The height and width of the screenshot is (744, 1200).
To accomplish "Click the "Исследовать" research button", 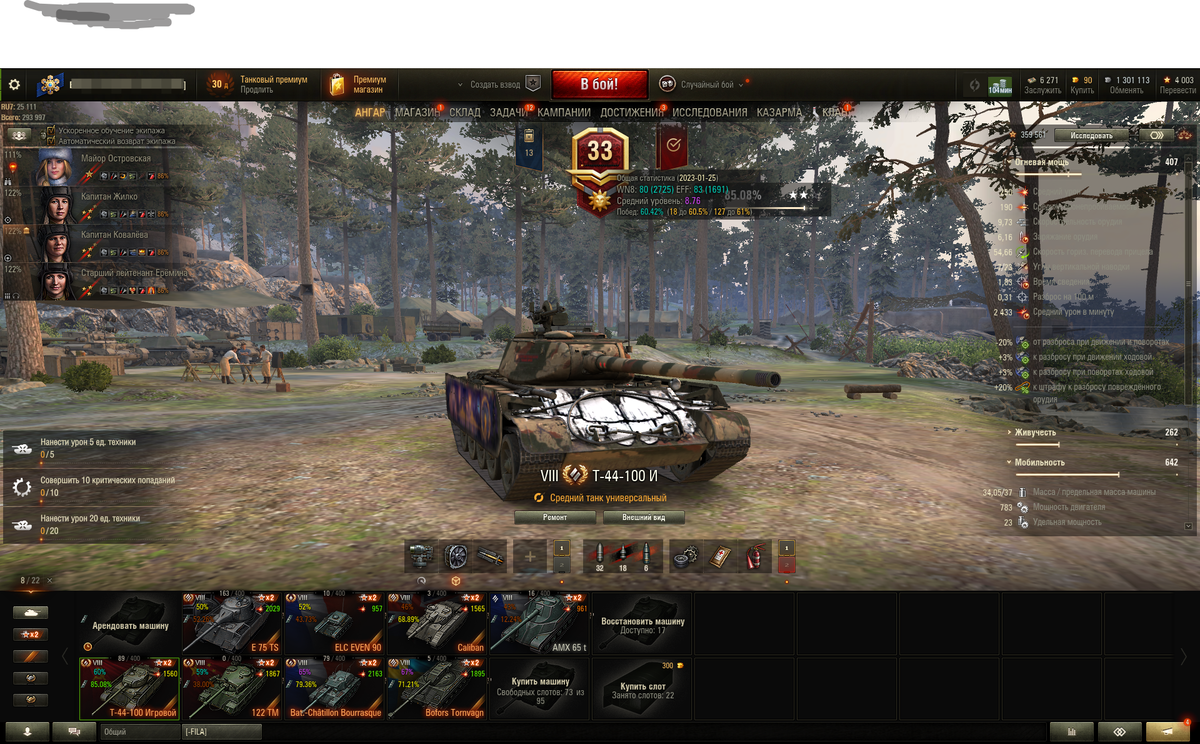I will (x=1091, y=135).
